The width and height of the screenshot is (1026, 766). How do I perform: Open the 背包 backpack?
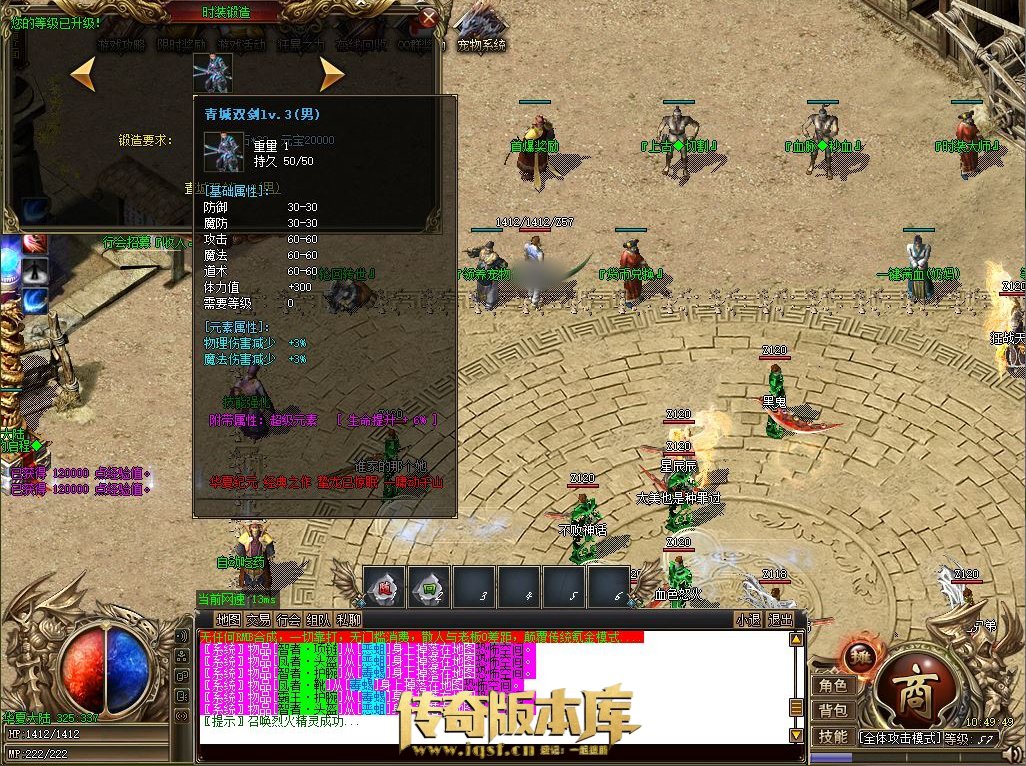(833, 711)
